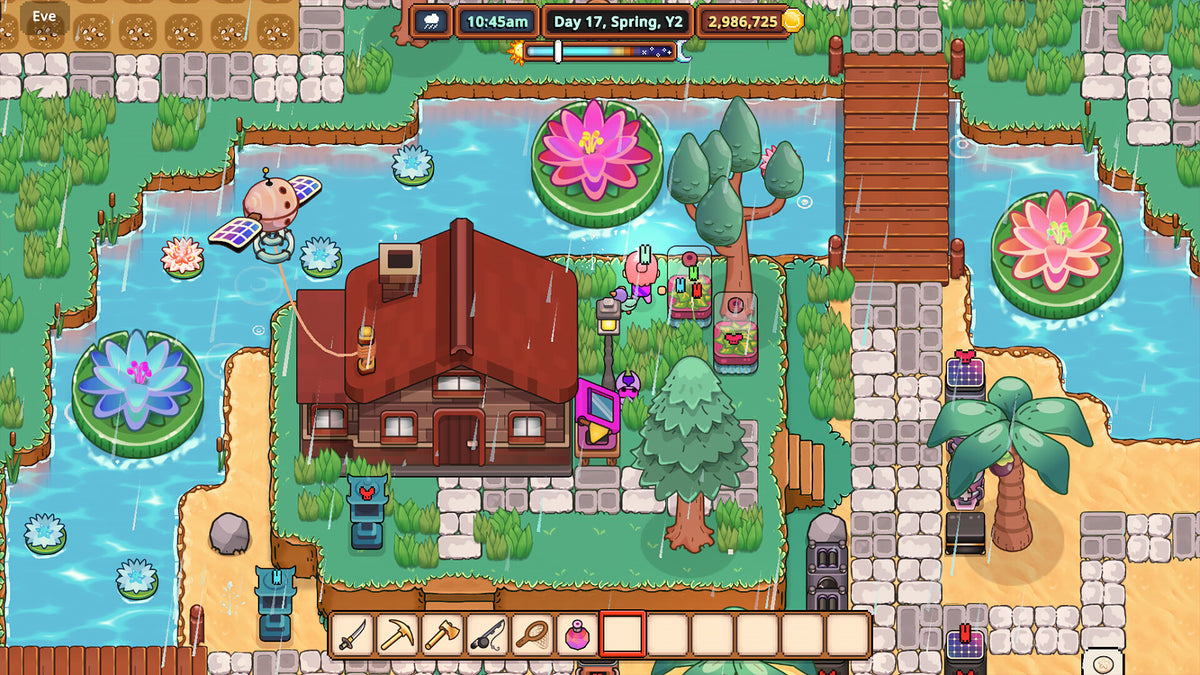Image resolution: width=1200 pixels, height=675 pixels.
Task: Click the rain cloud weather icon
Action: pyautogui.click(x=432, y=20)
